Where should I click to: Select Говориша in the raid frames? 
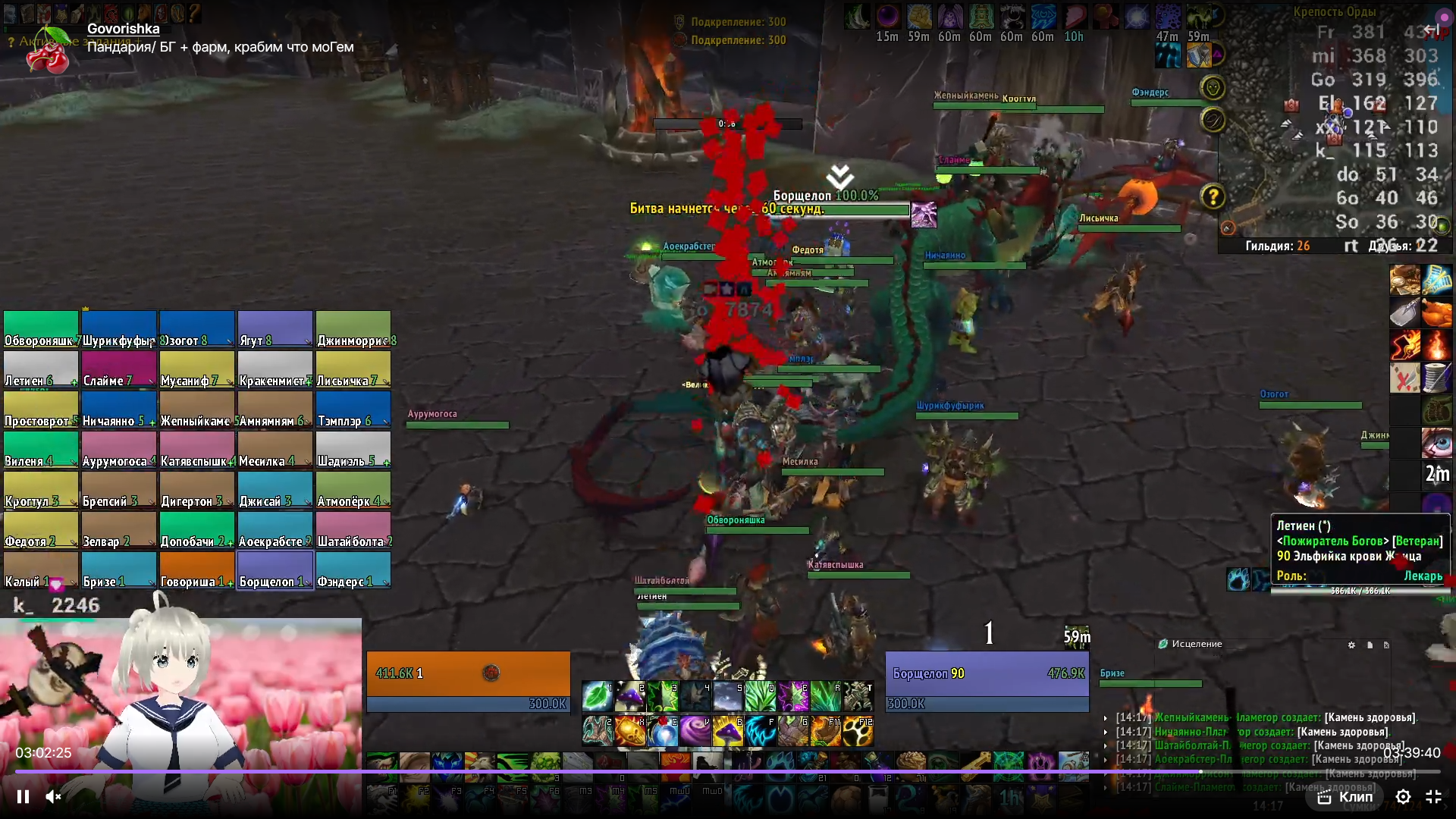tap(196, 570)
